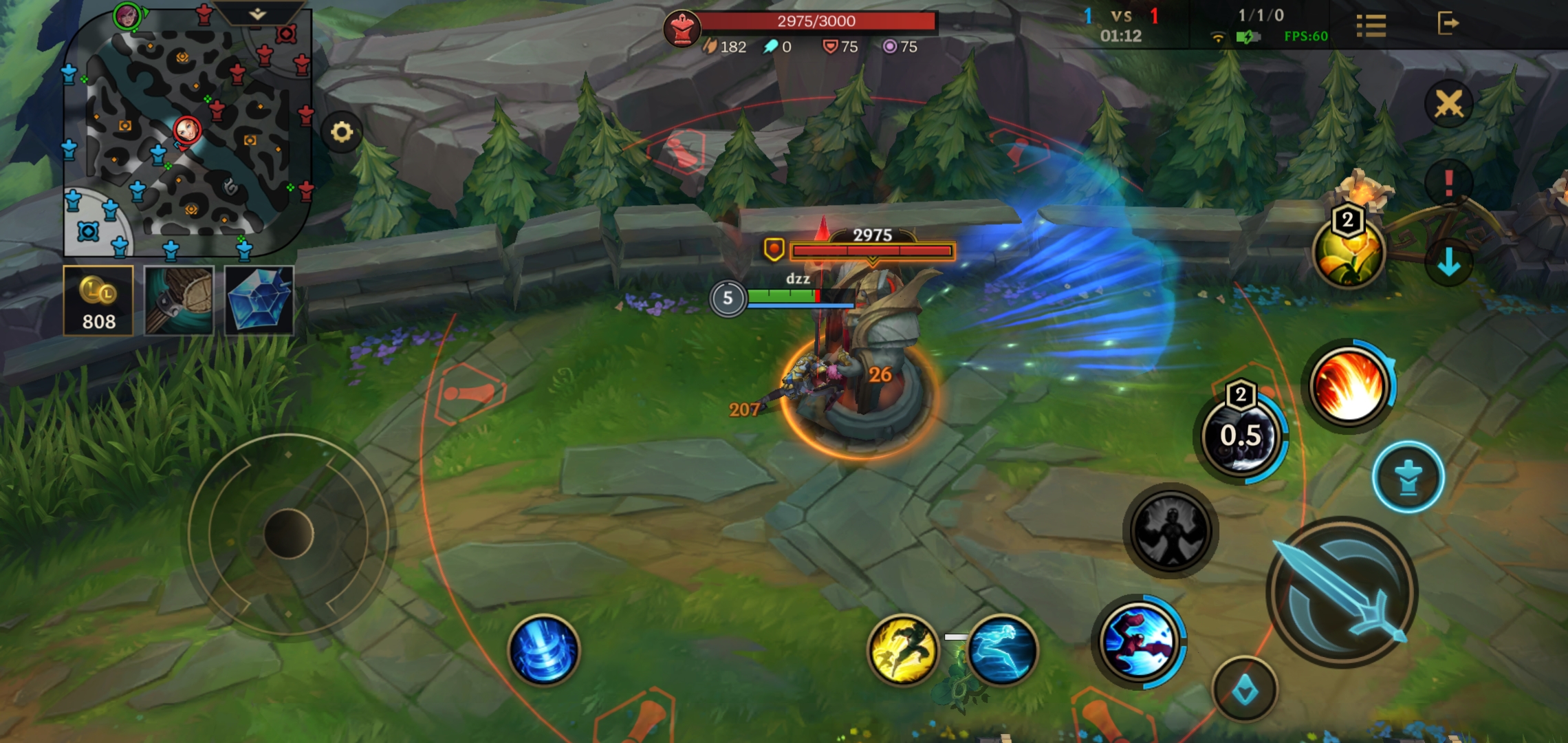Select the blue crystal item slot
Viewport: 1568px width, 743px height.
[x=259, y=301]
